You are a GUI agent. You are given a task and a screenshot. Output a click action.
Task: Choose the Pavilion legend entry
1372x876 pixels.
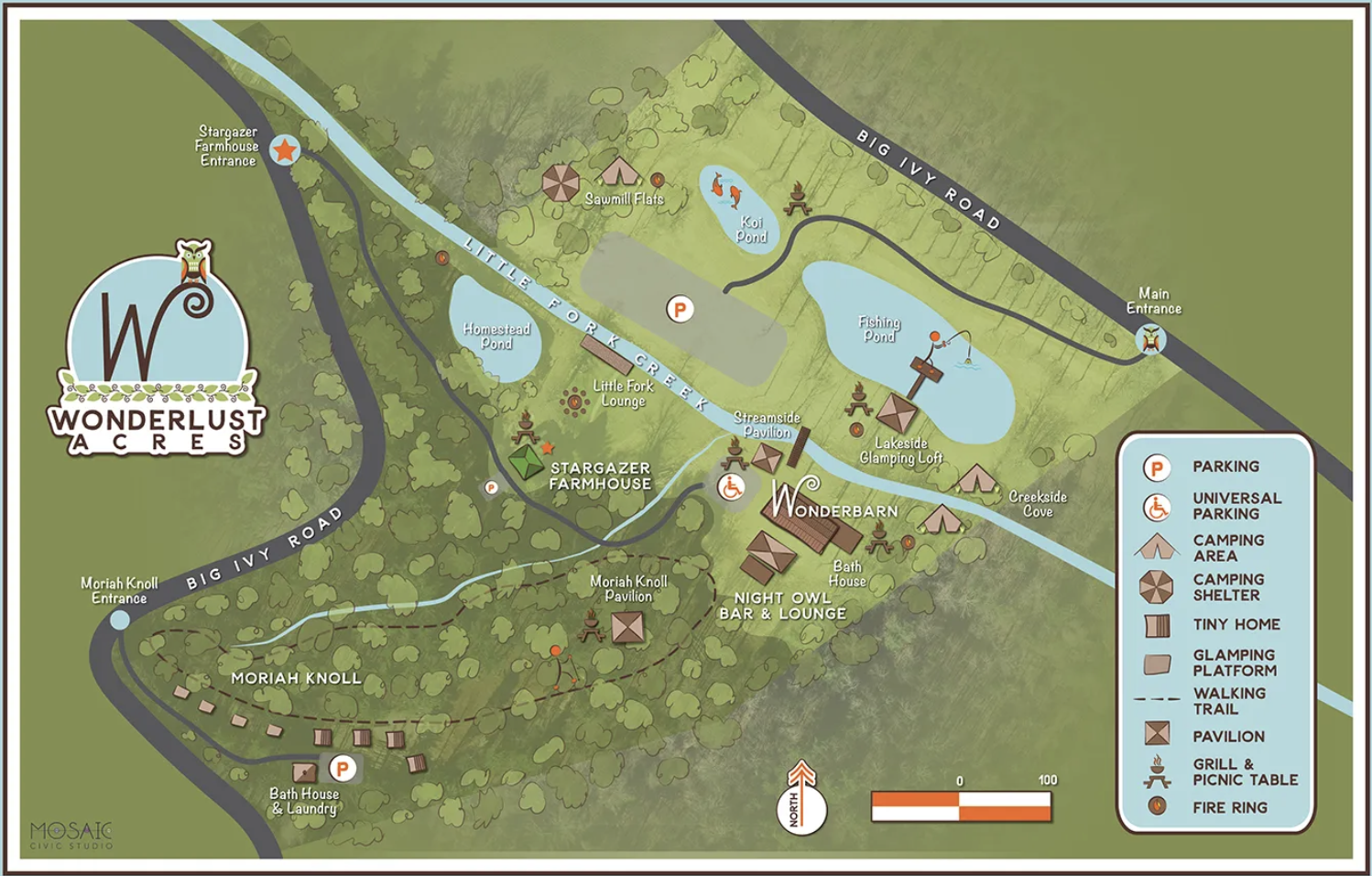[x=1227, y=737]
